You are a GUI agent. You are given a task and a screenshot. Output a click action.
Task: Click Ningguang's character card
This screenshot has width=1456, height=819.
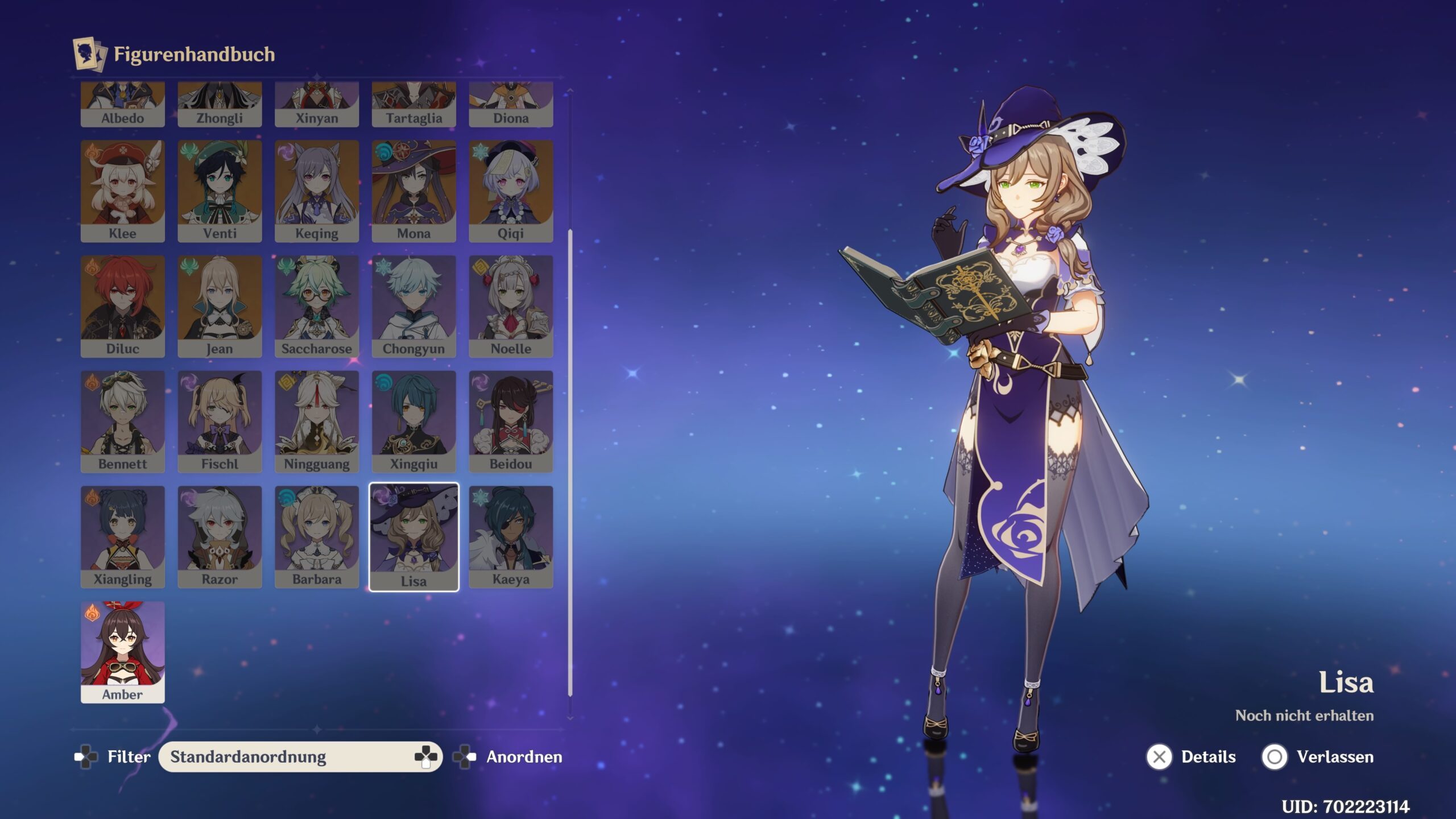[317, 421]
